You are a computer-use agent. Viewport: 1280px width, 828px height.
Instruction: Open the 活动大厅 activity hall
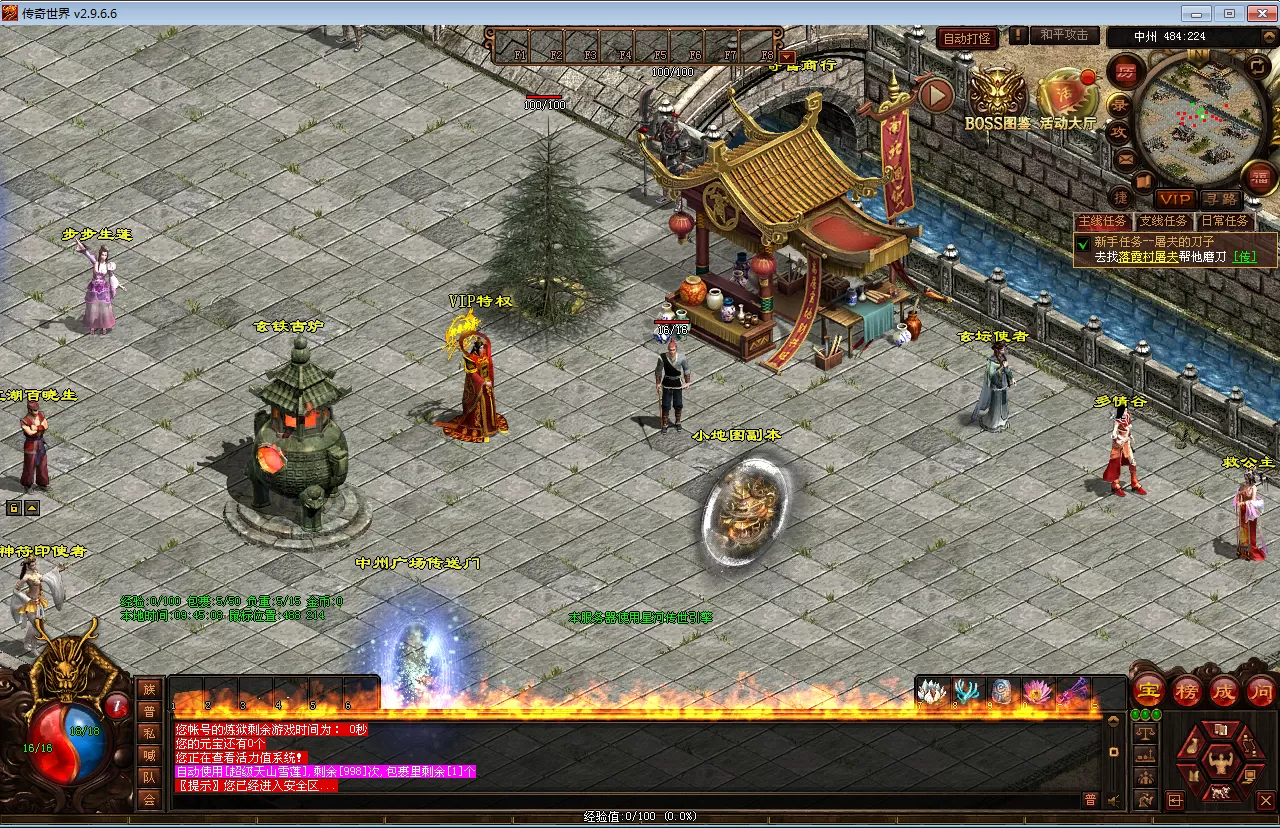(x=1067, y=101)
